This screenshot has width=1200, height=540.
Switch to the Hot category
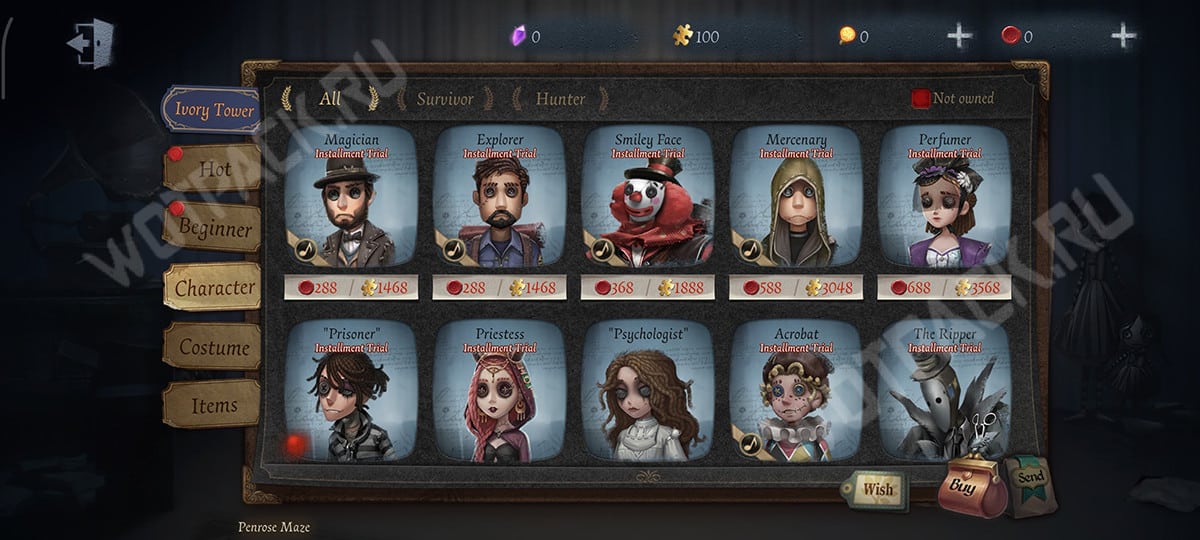pyautogui.click(x=214, y=169)
